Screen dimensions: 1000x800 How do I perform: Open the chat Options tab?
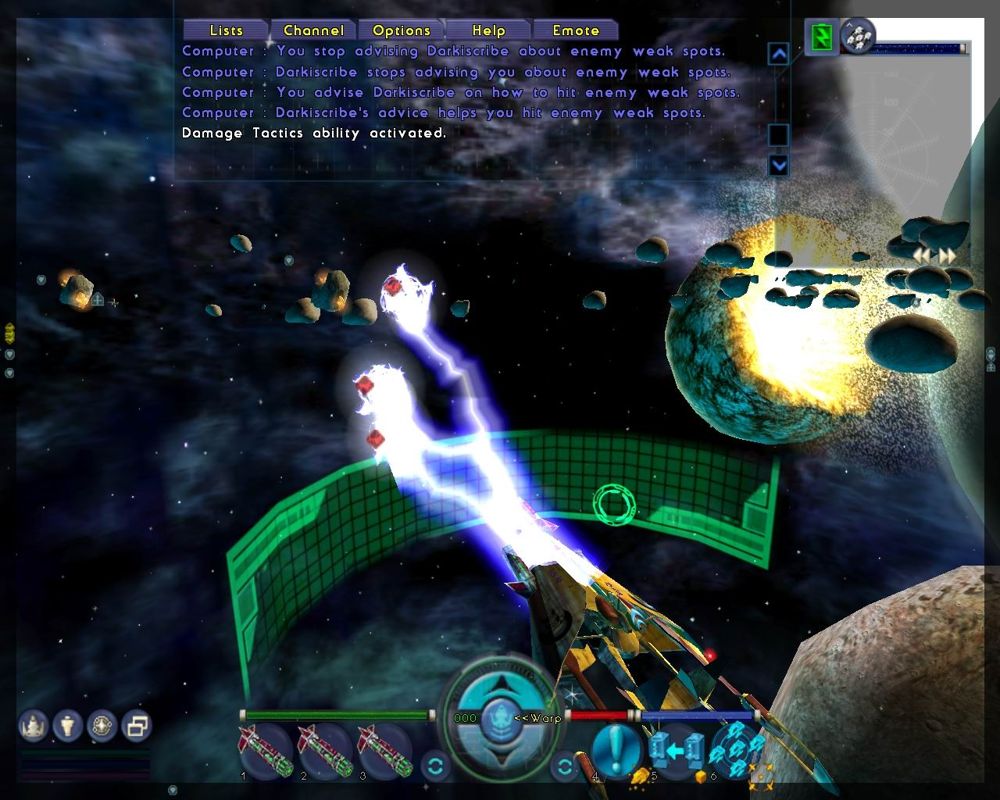tap(401, 31)
